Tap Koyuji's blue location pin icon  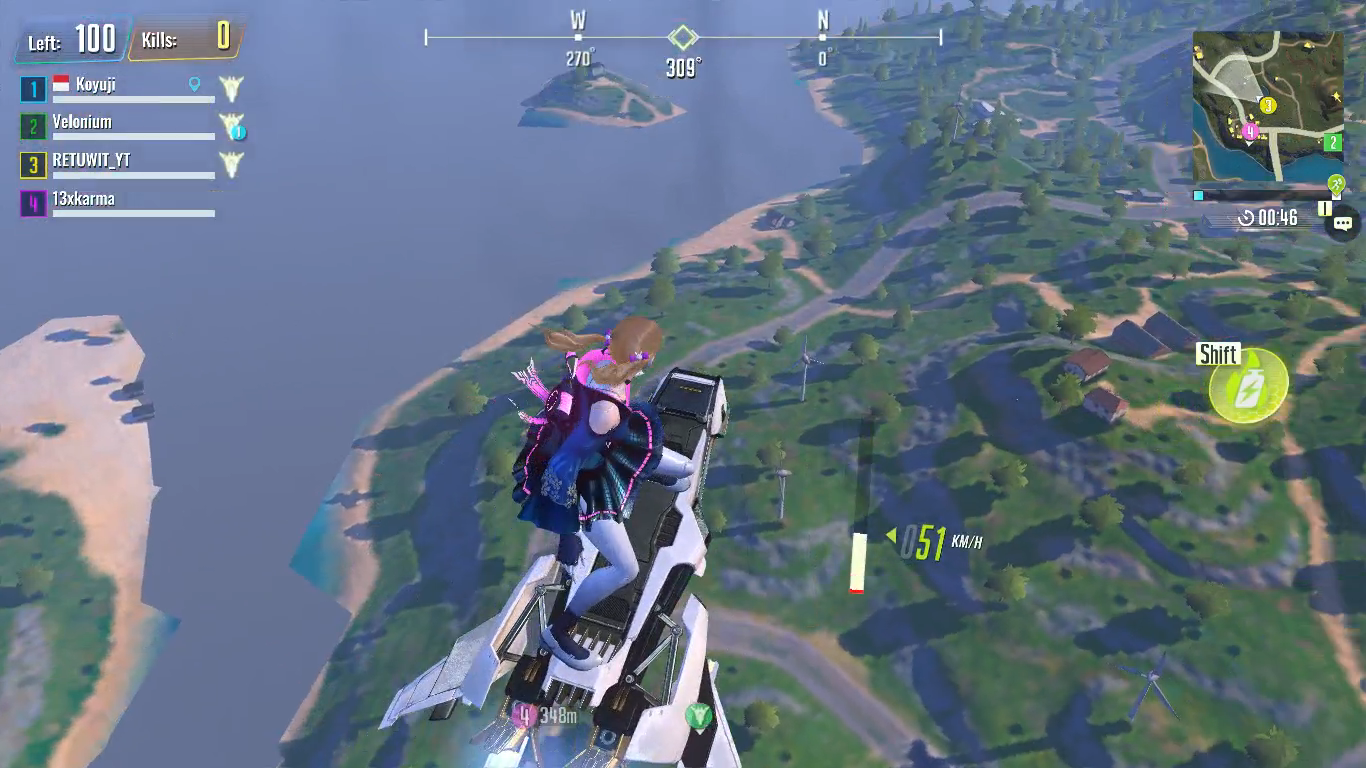194,85
